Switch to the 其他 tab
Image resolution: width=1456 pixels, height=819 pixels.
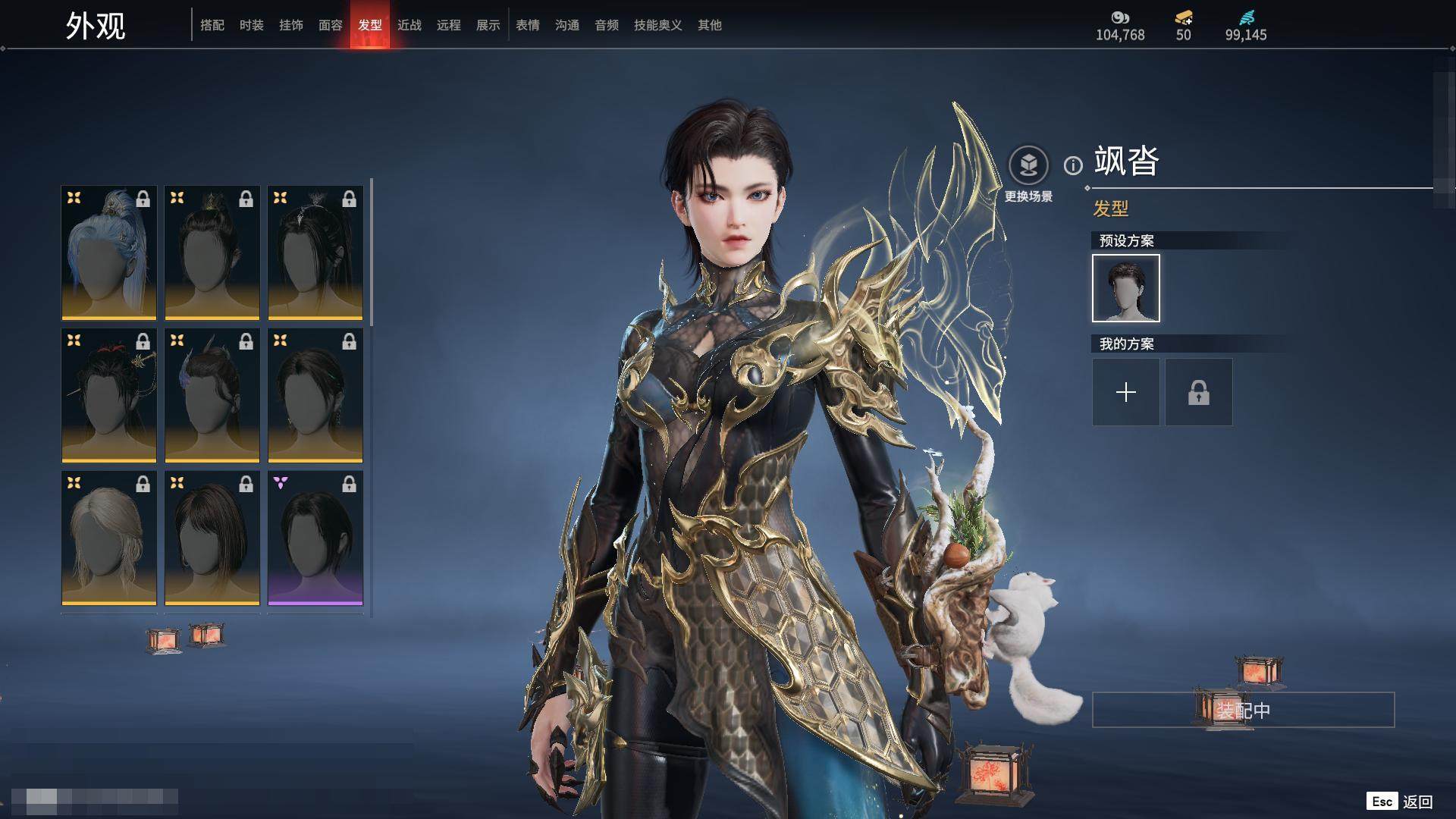pyautogui.click(x=710, y=25)
